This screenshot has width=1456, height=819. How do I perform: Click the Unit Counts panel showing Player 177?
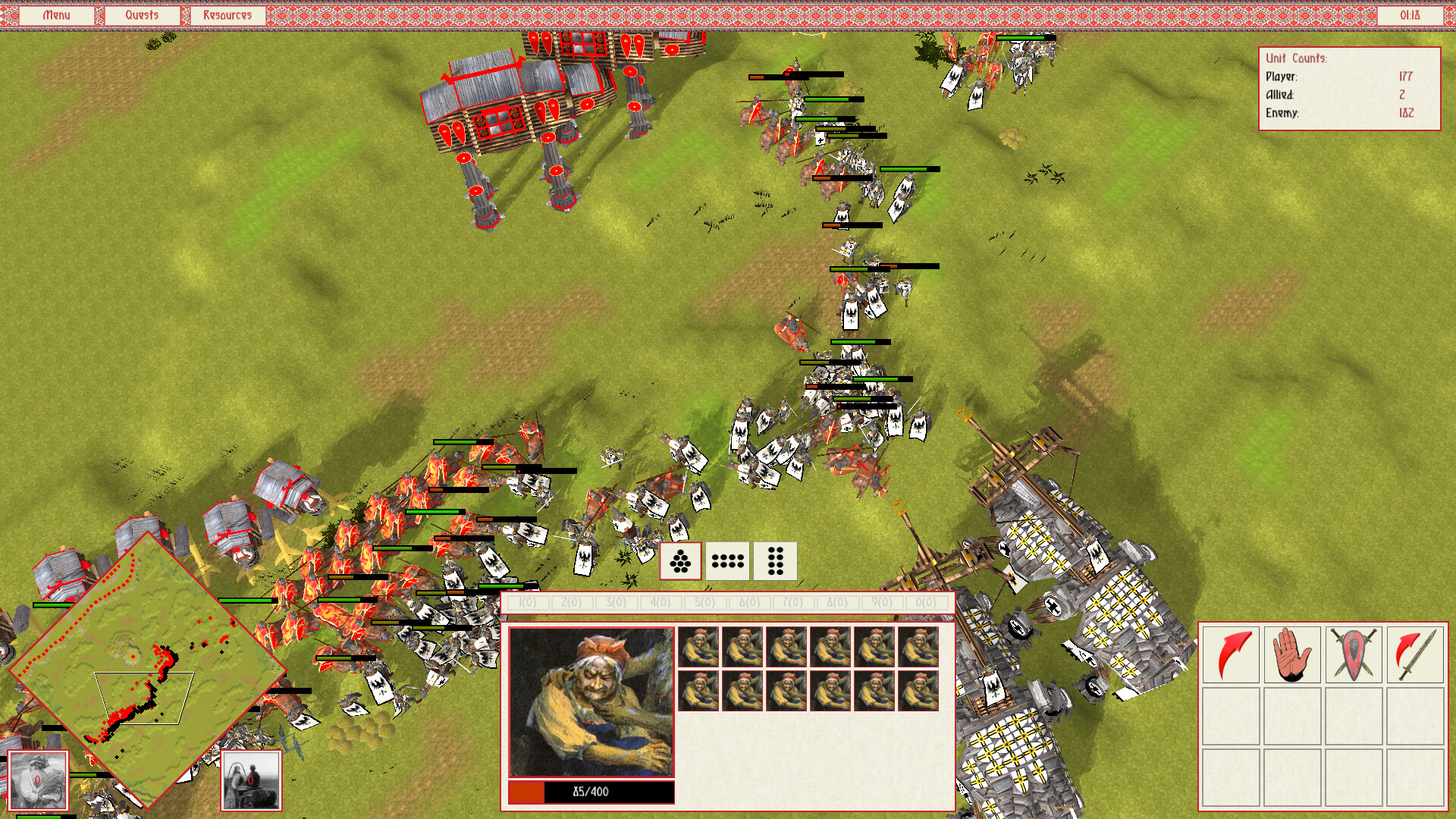click(x=1350, y=87)
